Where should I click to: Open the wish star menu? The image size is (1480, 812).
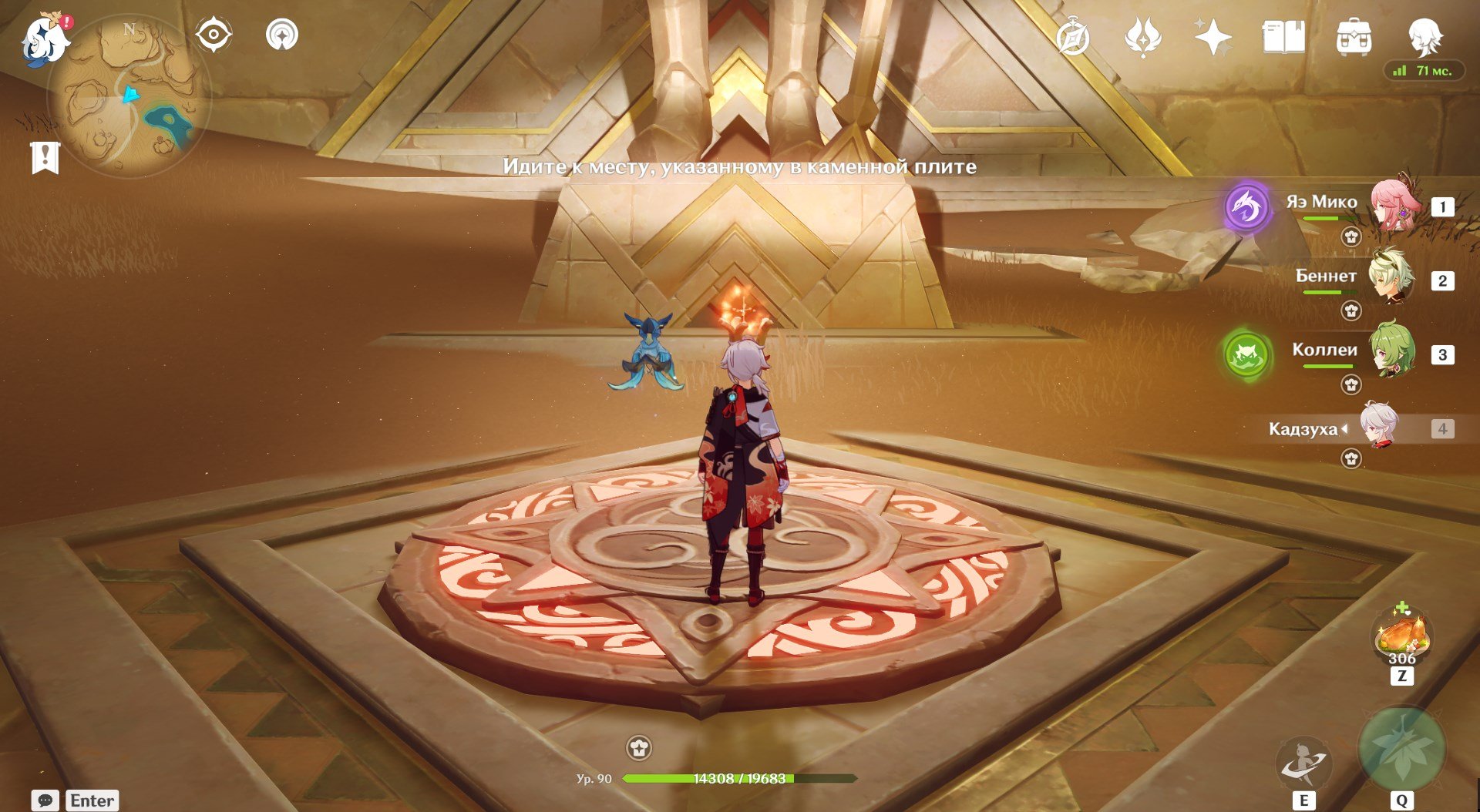1213,37
